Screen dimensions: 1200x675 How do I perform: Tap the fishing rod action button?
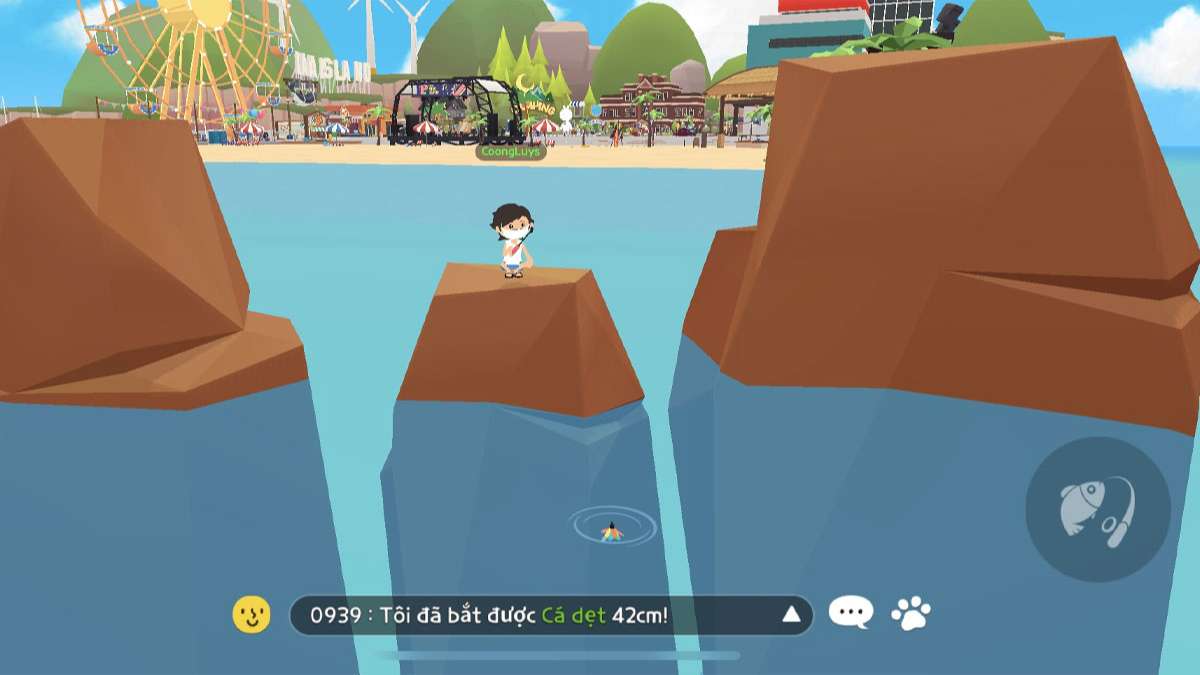point(1098,509)
